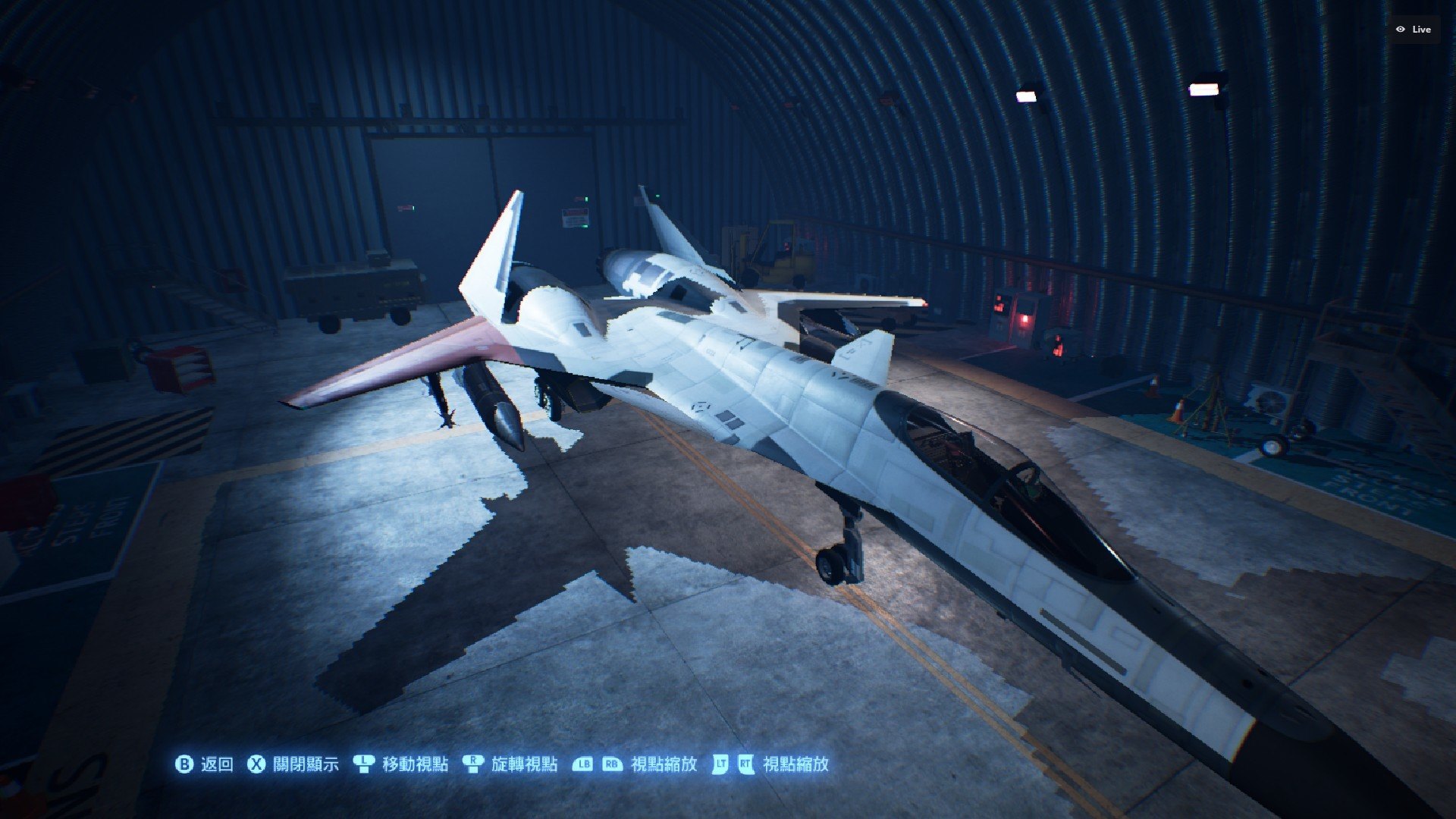Click the Live stream indicator badge

(1414, 30)
